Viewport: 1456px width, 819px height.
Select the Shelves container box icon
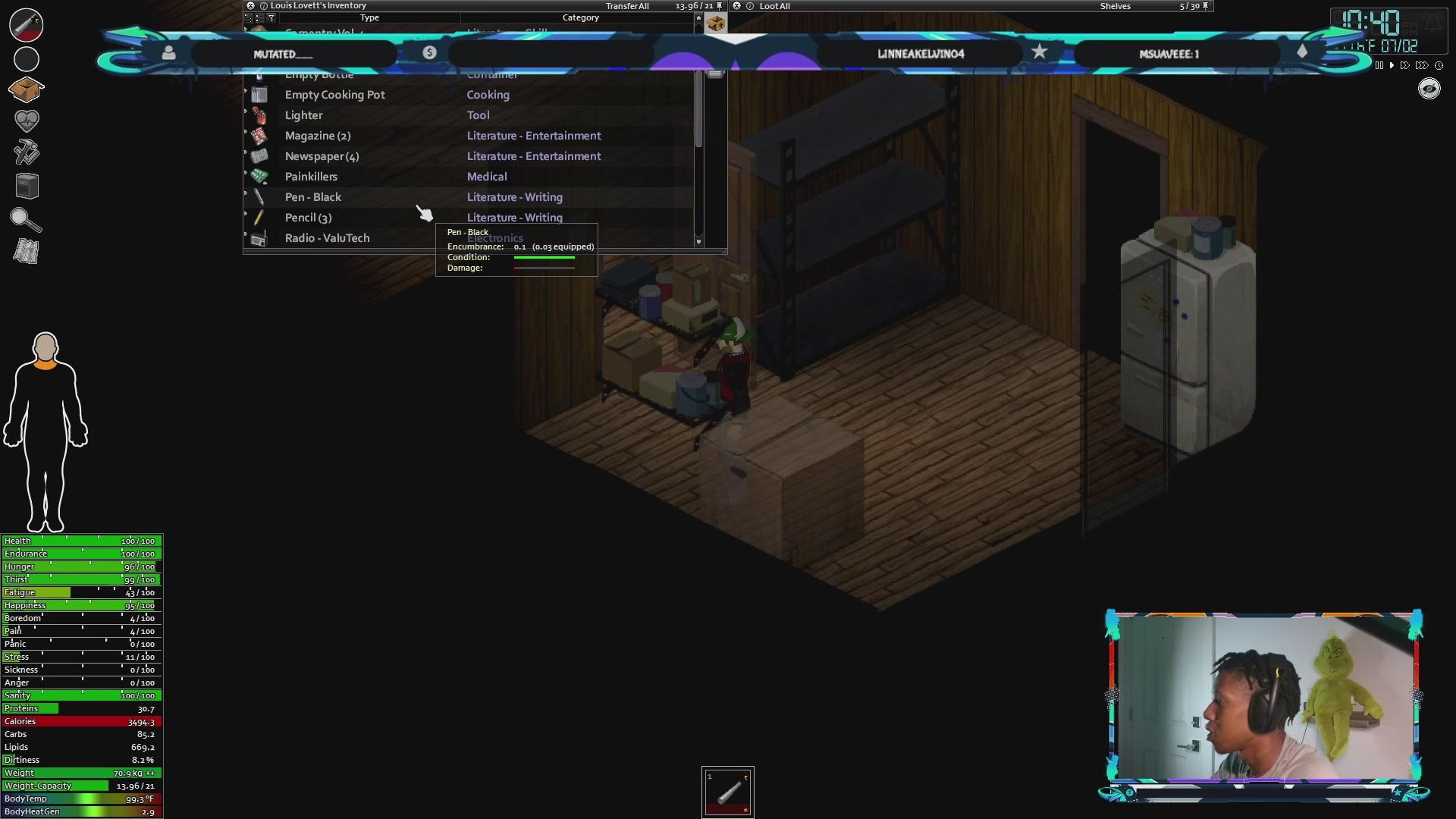click(x=716, y=23)
